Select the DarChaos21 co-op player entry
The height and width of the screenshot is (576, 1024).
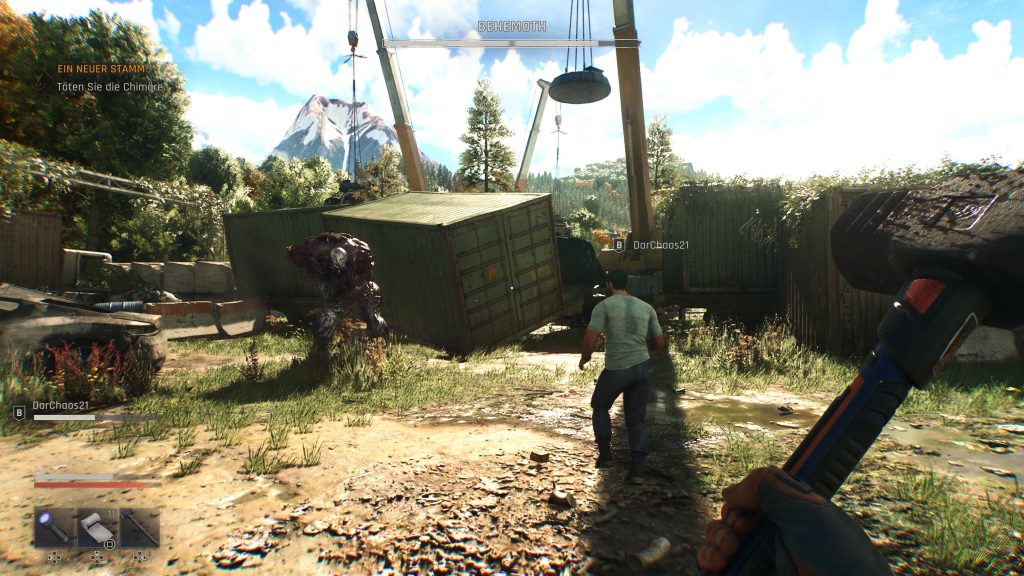62,406
